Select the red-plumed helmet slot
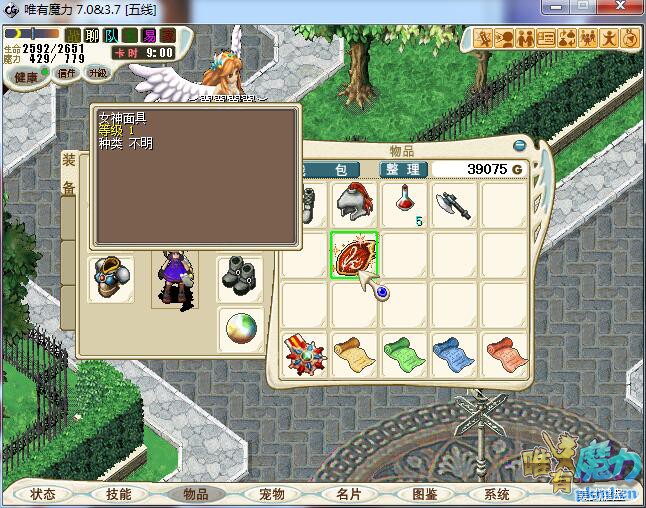 (x=353, y=203)
